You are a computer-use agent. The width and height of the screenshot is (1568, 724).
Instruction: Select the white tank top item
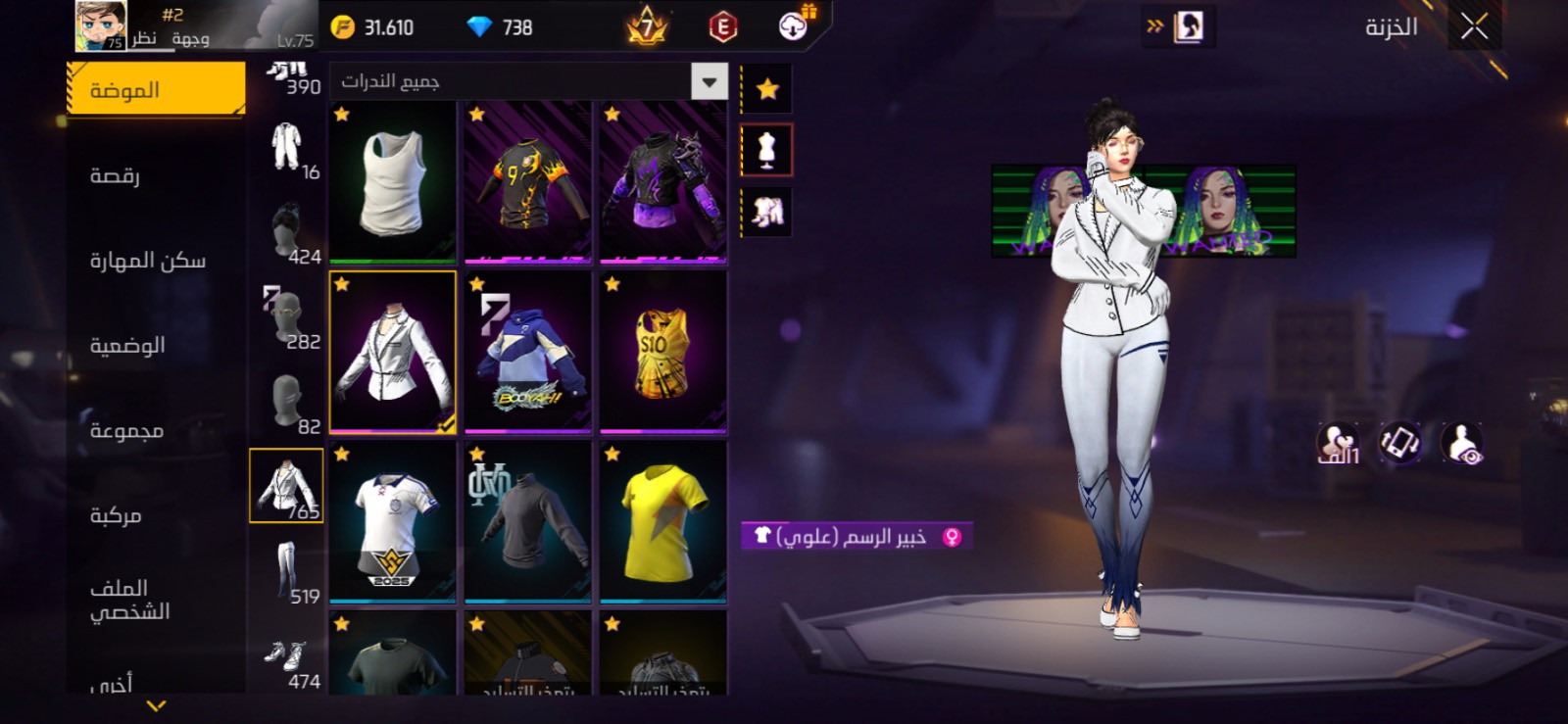pos(392,182)
